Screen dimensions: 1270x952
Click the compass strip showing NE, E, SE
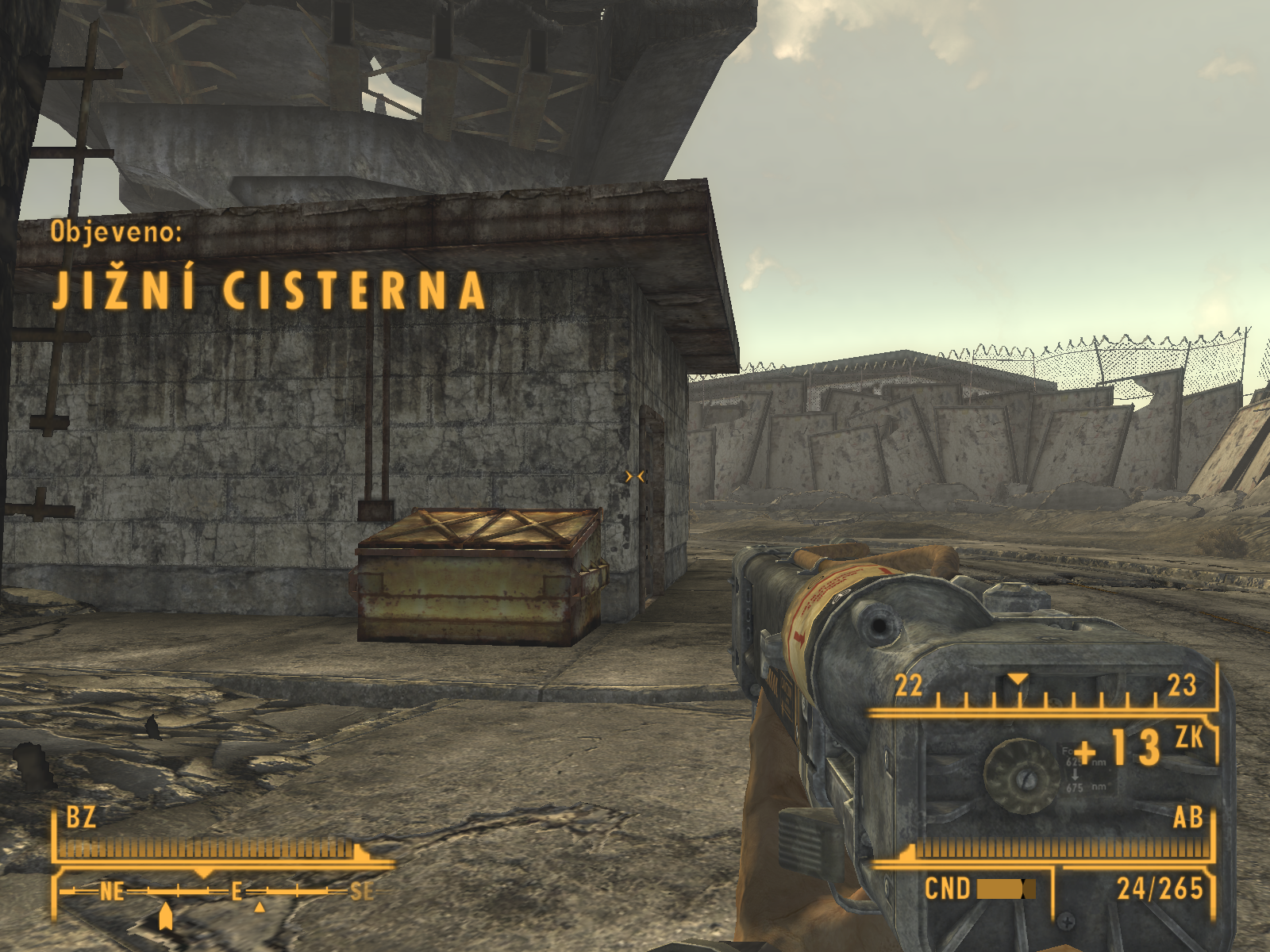point(216,892)
